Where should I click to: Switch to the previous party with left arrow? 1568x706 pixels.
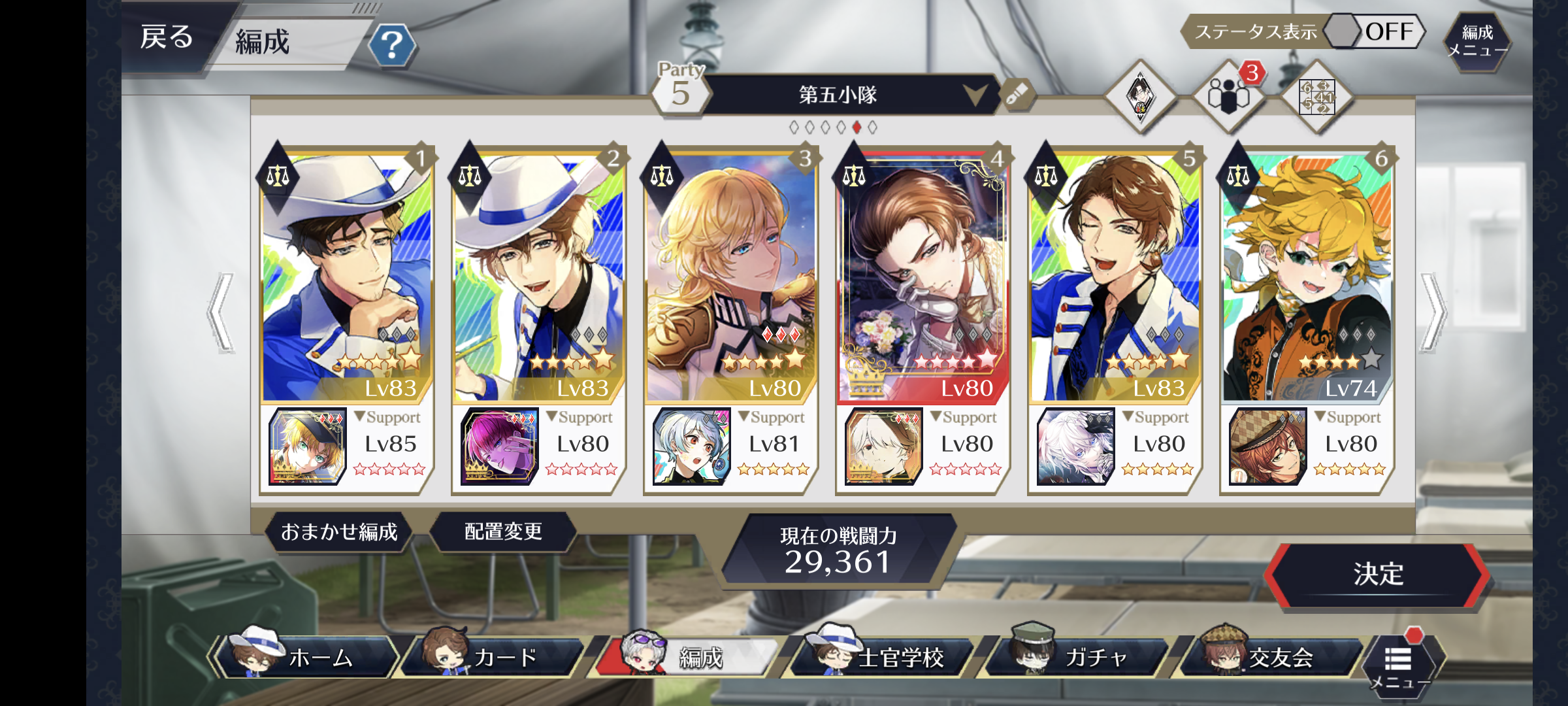(x=221, y=312)
